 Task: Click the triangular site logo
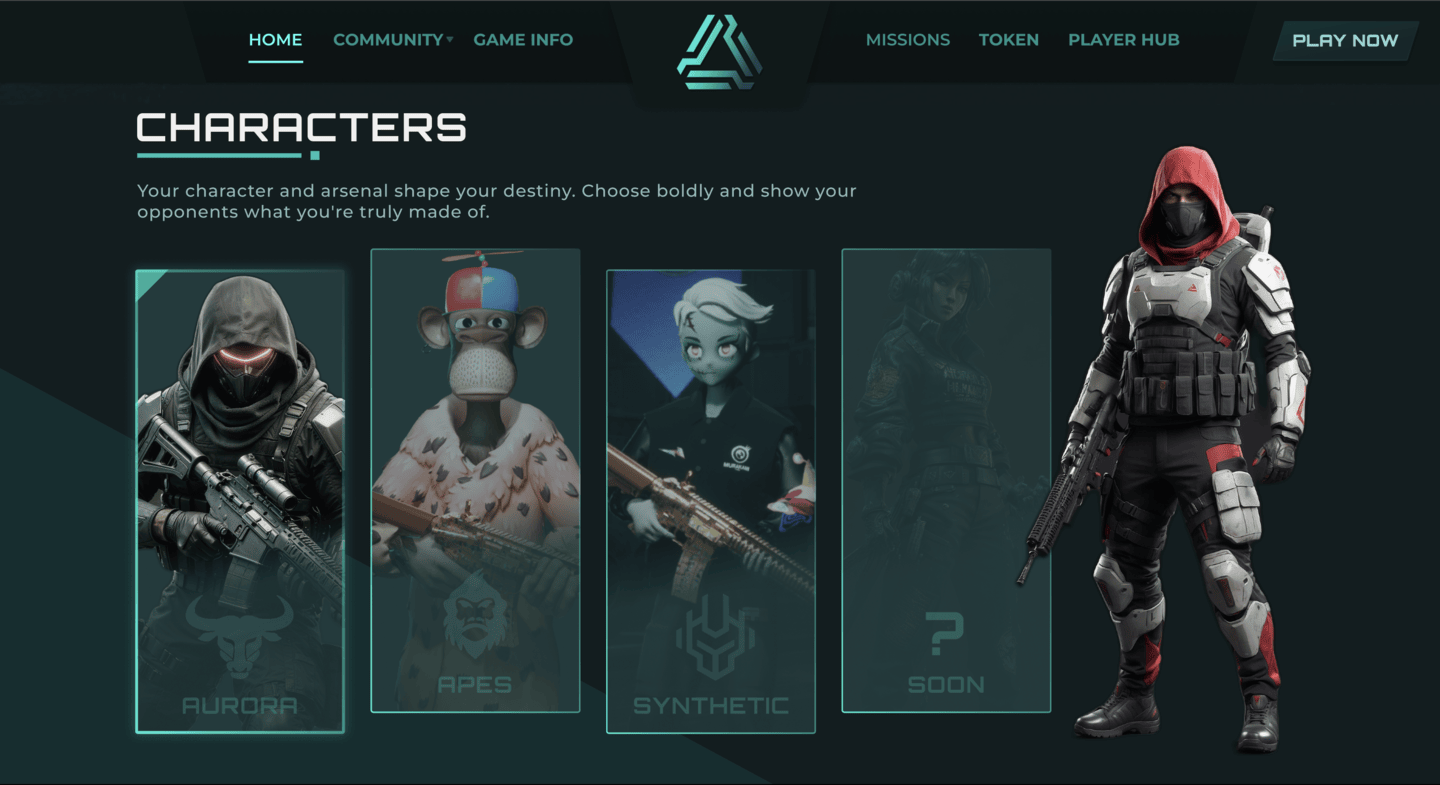[719, 52]
